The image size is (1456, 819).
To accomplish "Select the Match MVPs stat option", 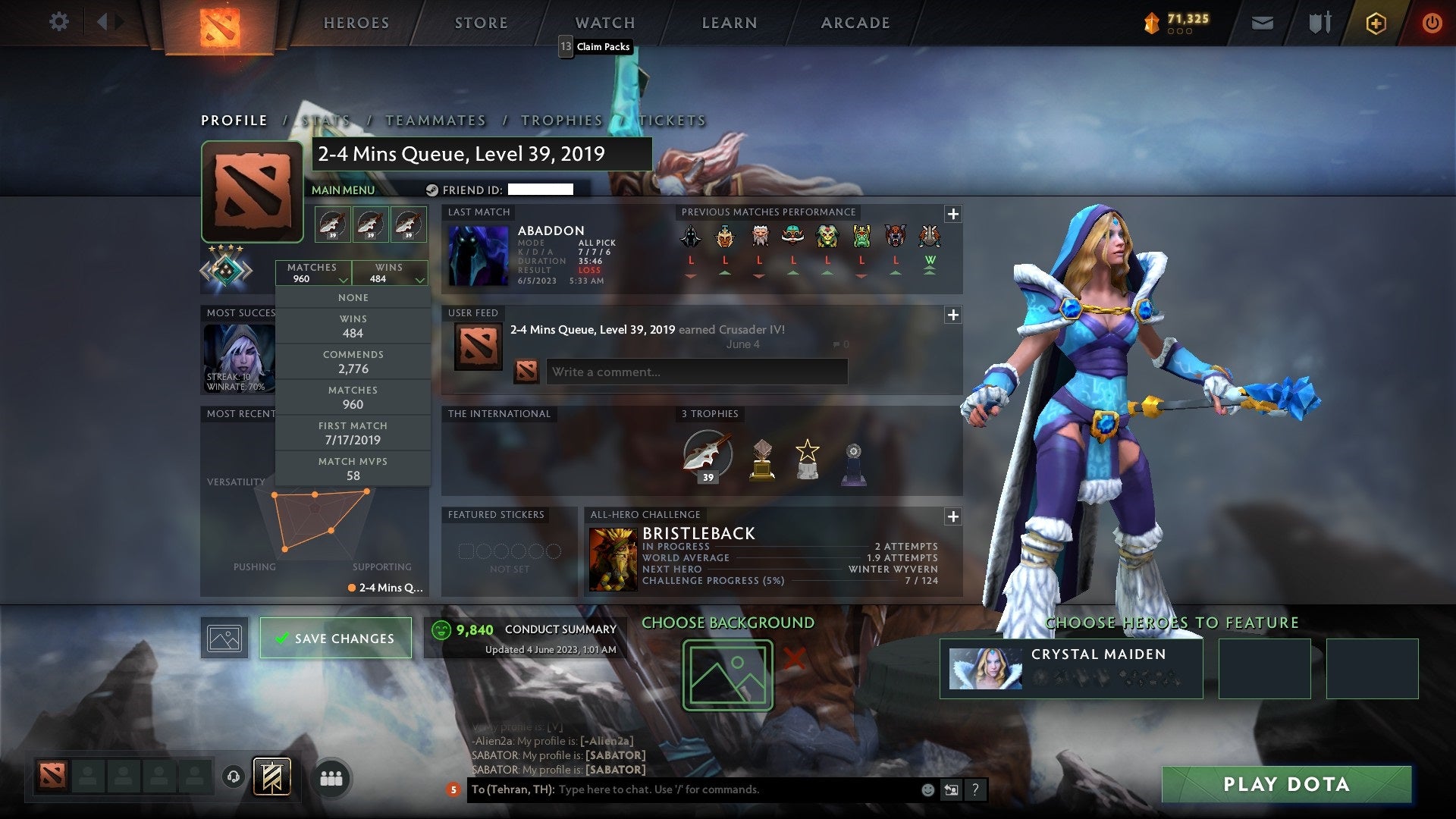I will (353, 468).
